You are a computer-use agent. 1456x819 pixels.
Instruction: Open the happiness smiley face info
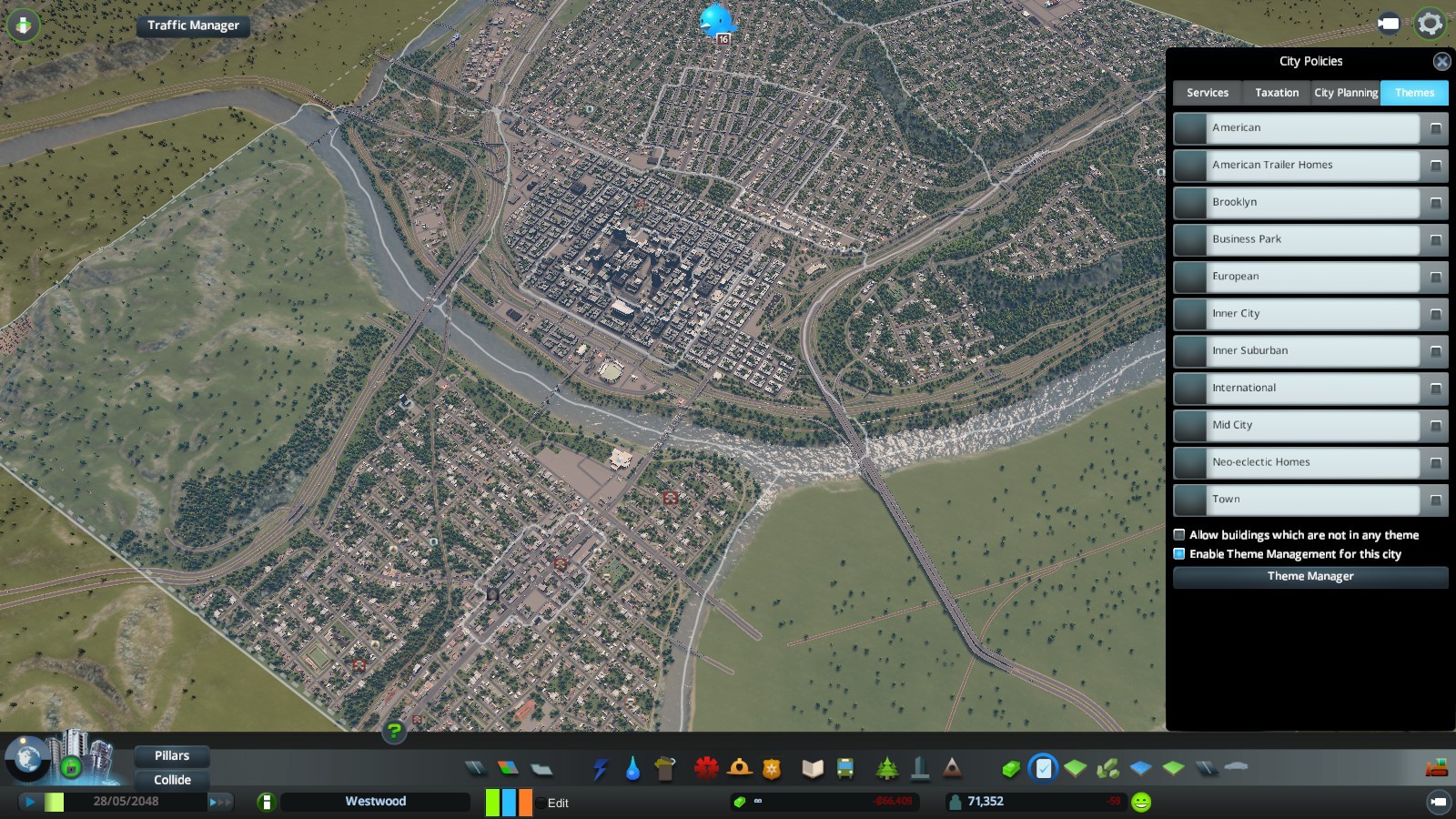point(1141,802)
